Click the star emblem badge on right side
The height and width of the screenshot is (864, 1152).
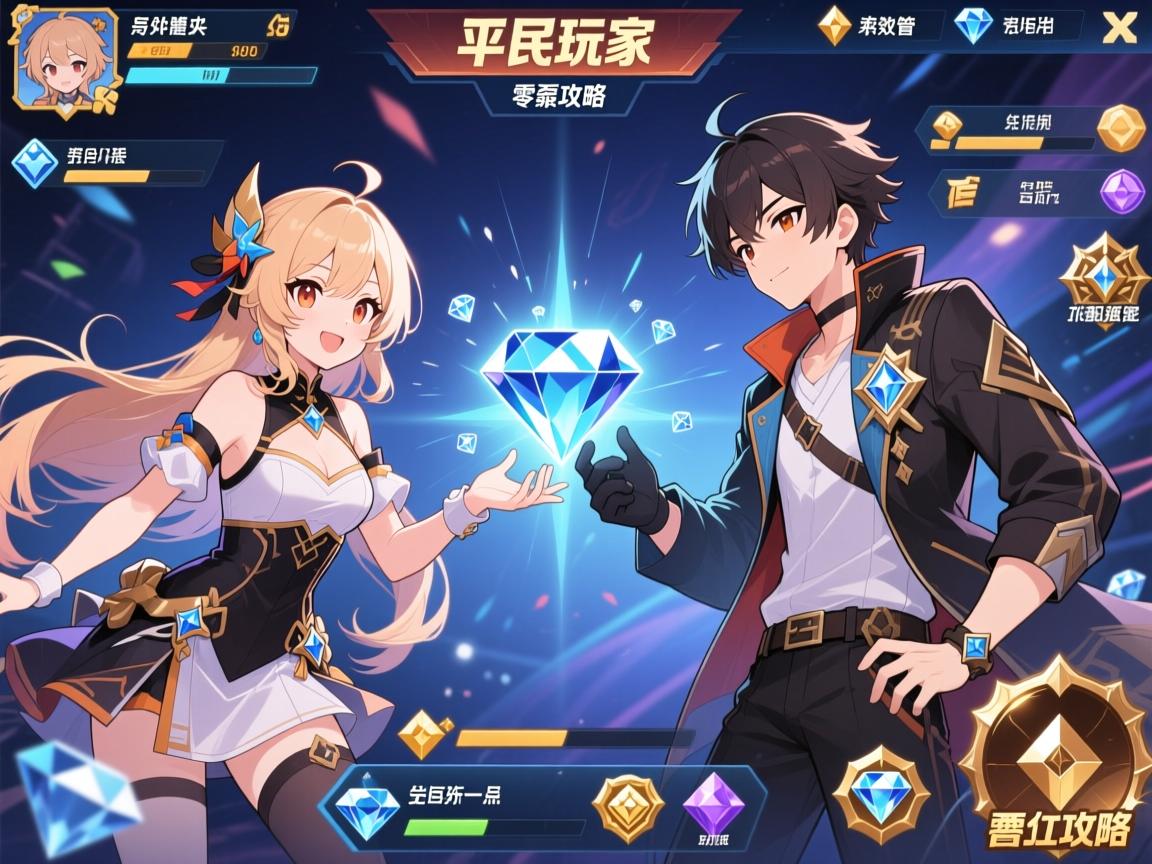(1103, 273)
